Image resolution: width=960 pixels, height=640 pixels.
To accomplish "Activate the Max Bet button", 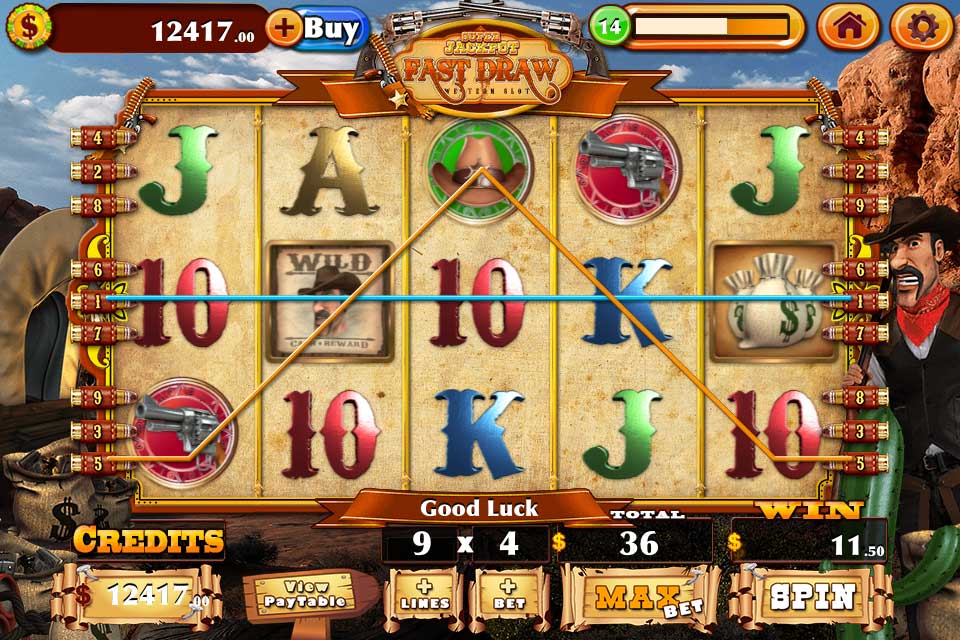I will click(x=640, y=597).
